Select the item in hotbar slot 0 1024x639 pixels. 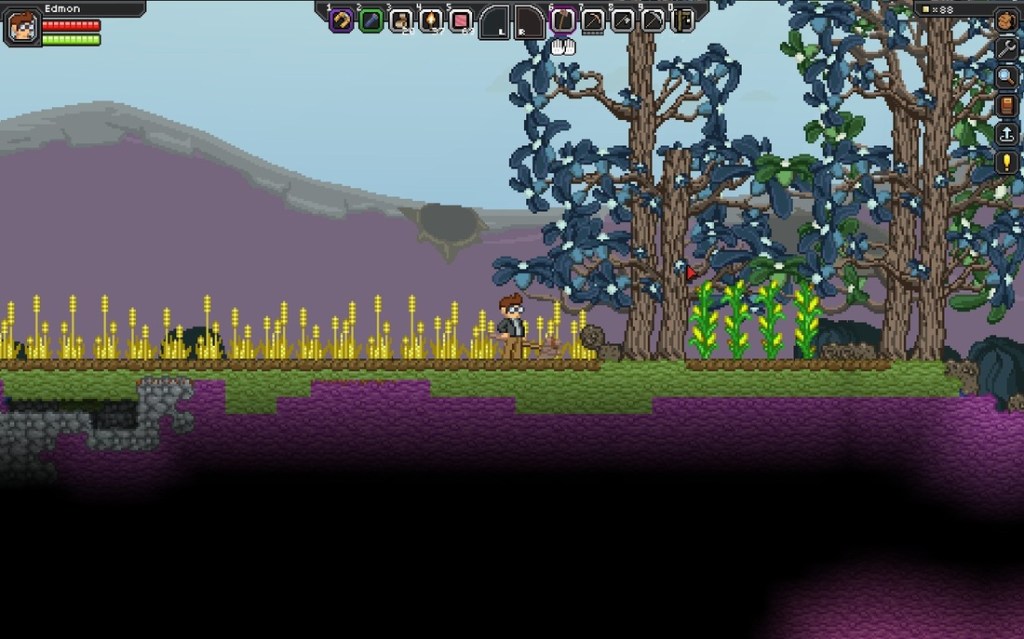(x=683, y=20)
